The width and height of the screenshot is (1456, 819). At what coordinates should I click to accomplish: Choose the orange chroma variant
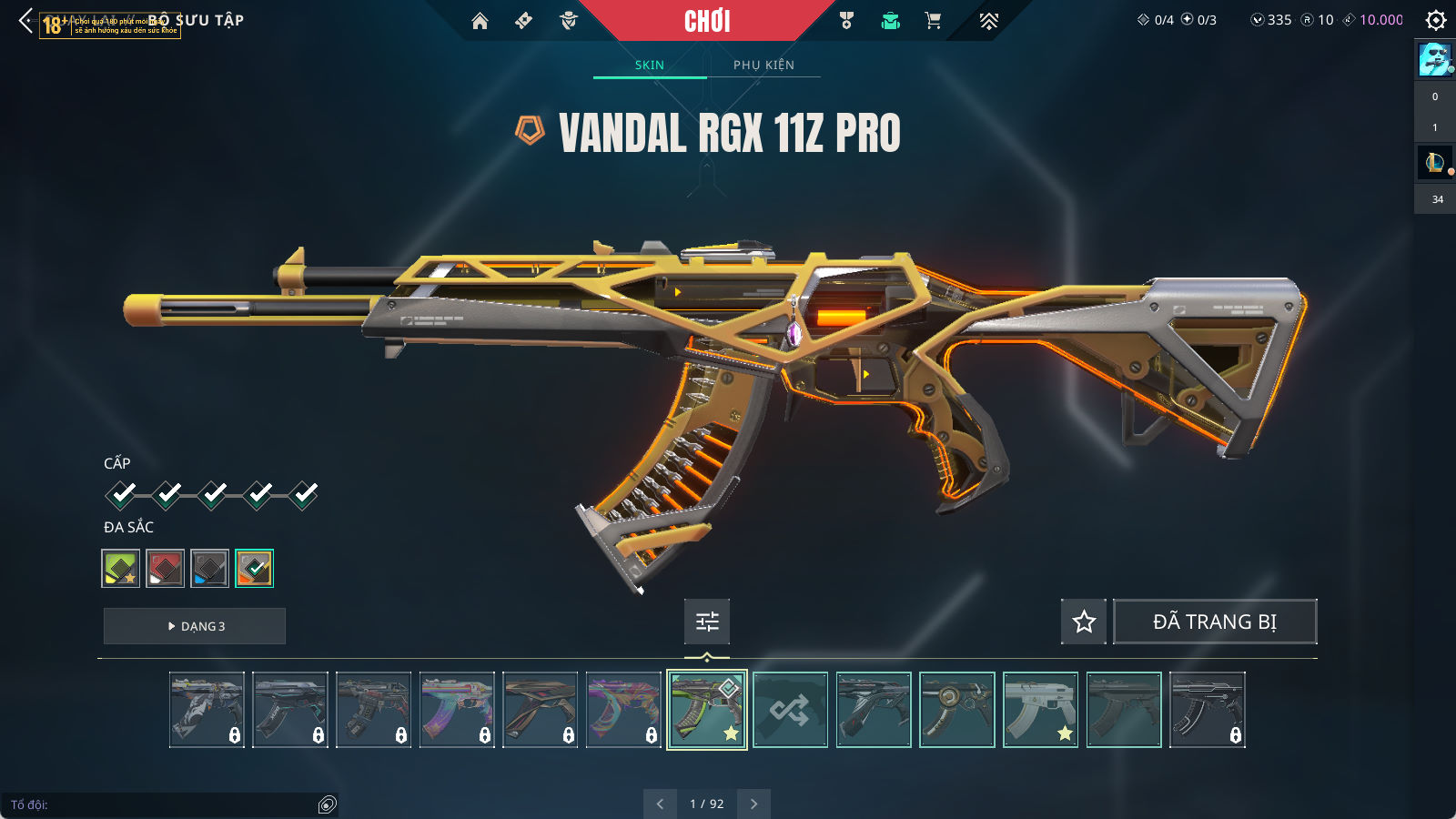(254, 569)
